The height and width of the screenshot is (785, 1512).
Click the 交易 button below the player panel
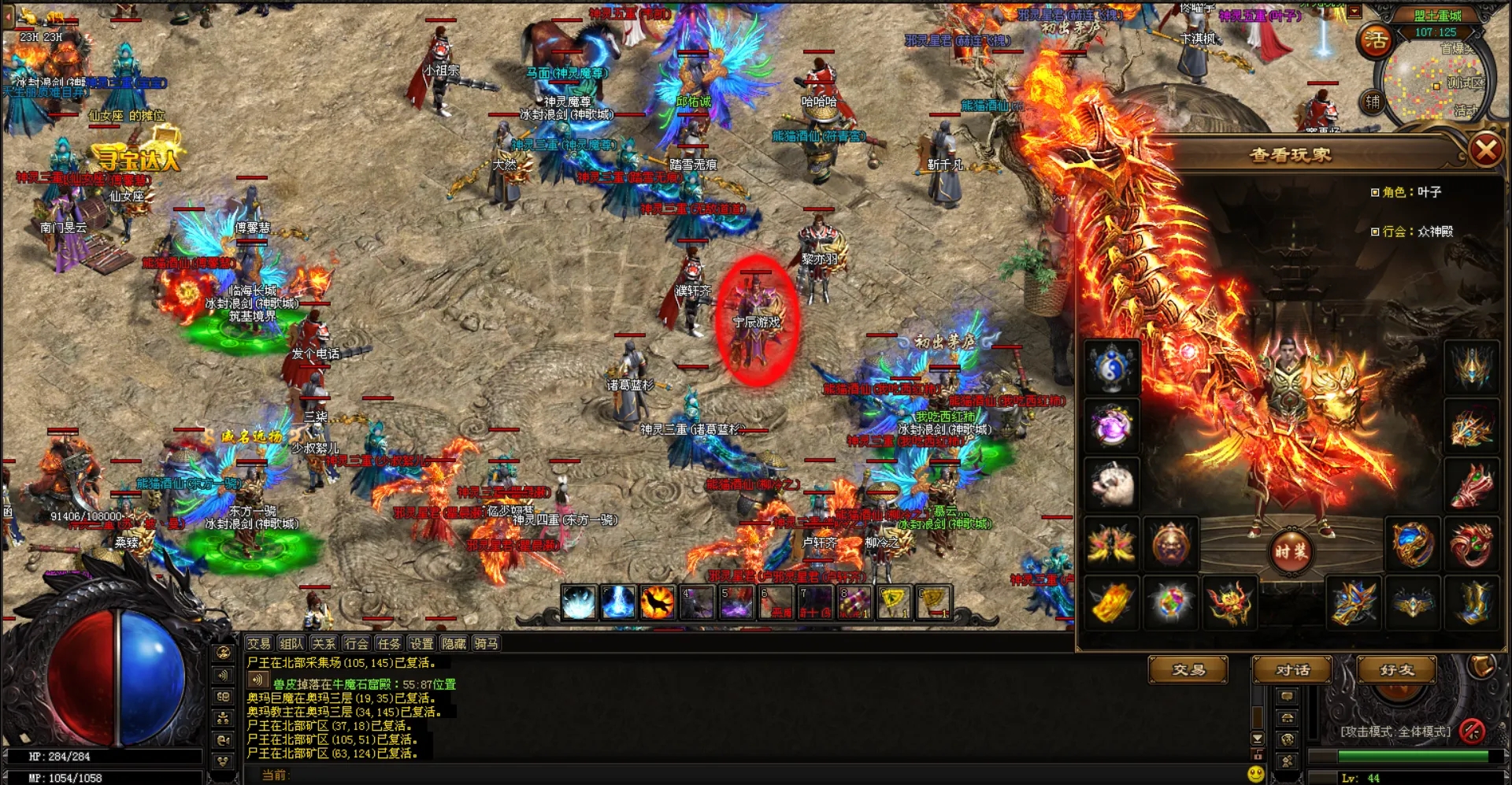(x=1188, y=670)
